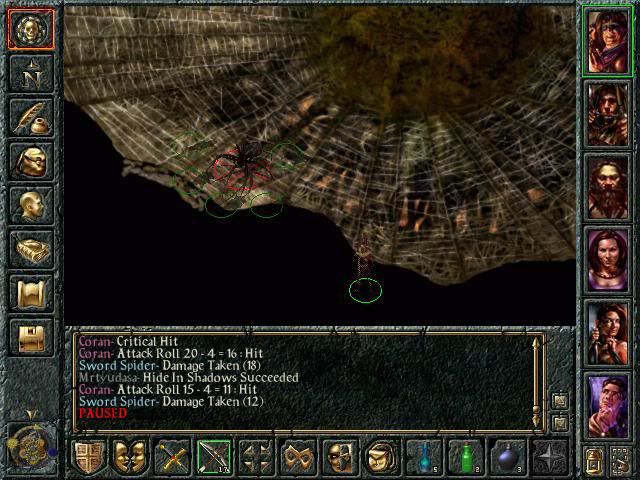The image size is (640, 480).
Task: Select the bow quick weapon slot
Action: click(214, 457)
